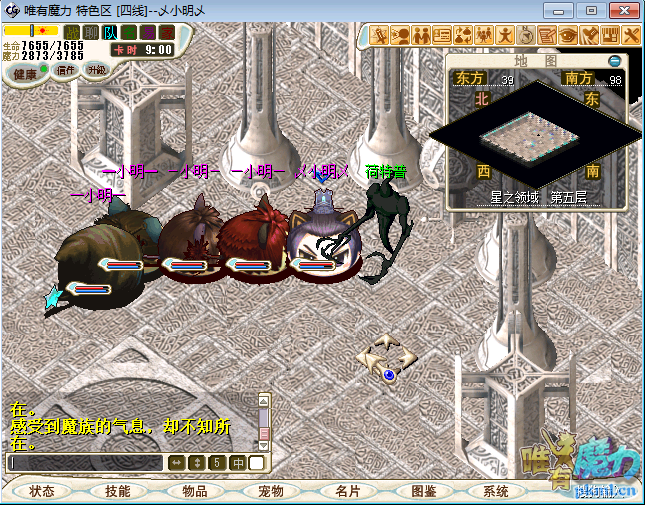The image size is (645, 505).
Task: Open the 宠物 pets menu
Action: point(271,491)
